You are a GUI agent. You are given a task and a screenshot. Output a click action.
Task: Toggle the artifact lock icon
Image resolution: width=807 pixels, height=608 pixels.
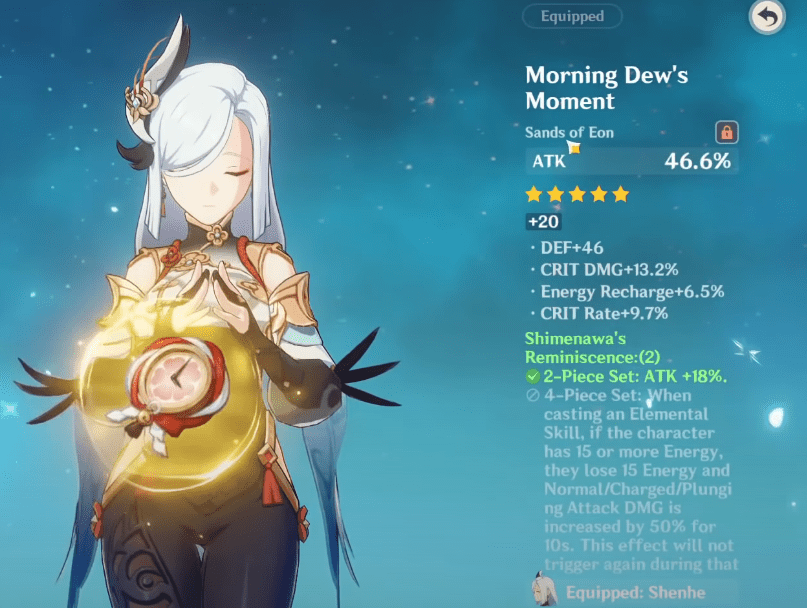726,132
